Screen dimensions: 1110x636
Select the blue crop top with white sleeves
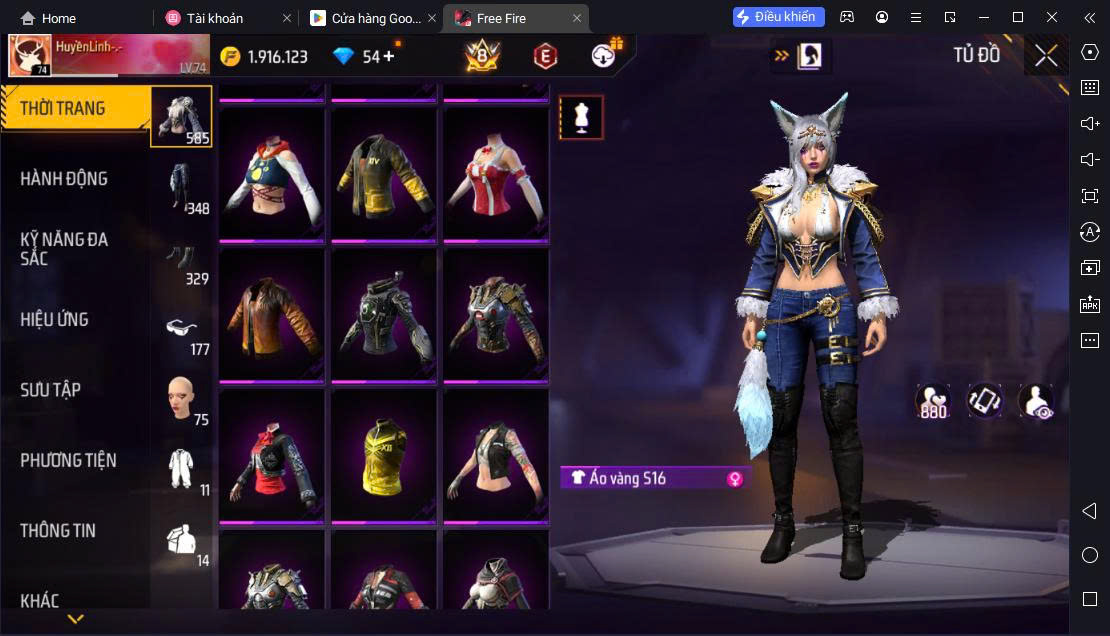click(x=272, y=172)
